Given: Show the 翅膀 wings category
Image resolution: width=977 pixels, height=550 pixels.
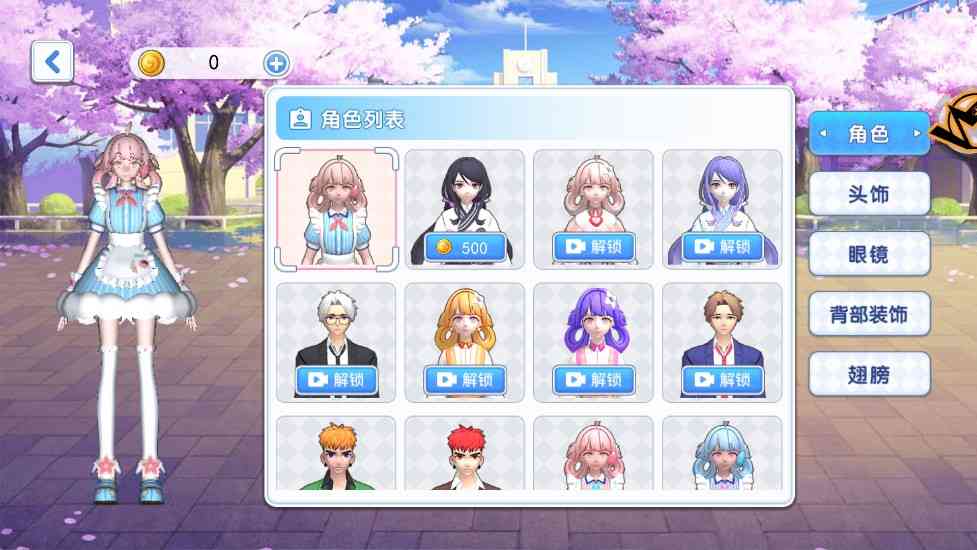Looking at the screenshot, I should [869, 375].
